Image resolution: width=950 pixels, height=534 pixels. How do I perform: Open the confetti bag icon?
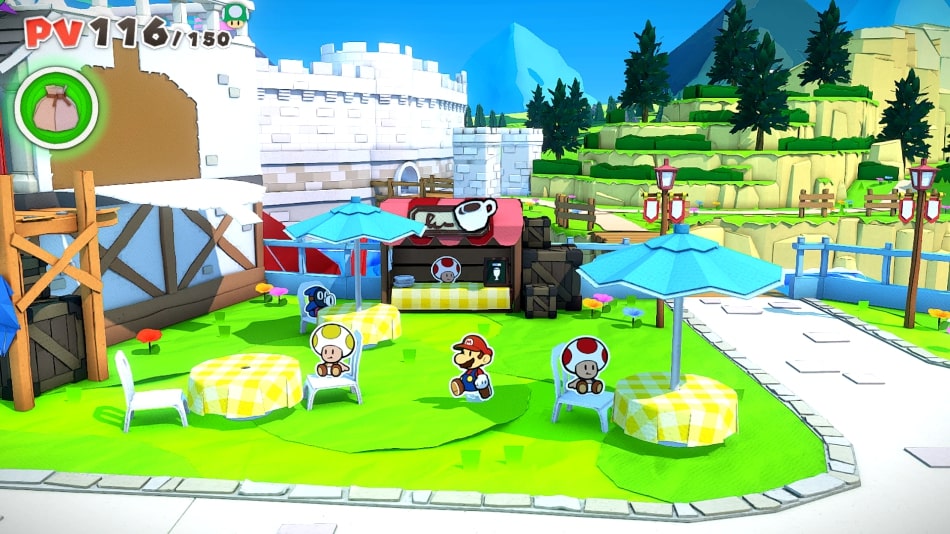point(56,107)
